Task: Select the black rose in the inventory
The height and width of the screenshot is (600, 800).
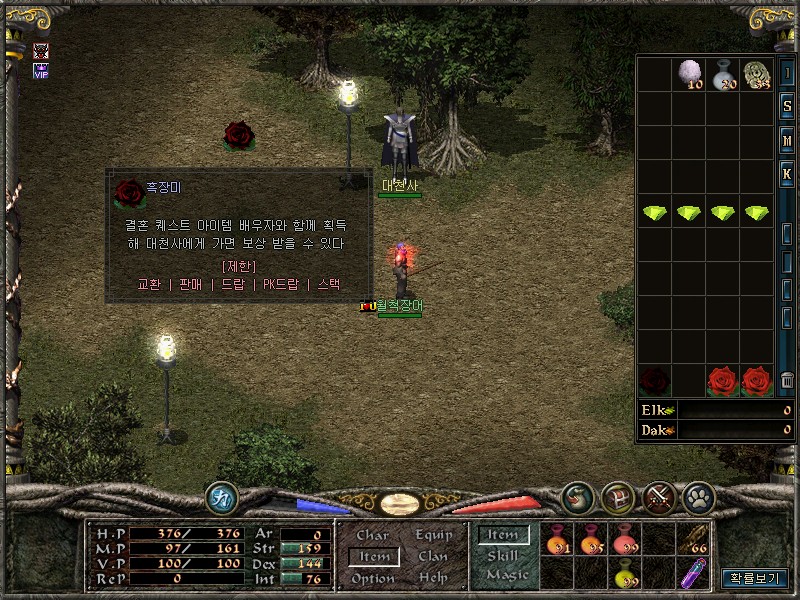Action: coord(655,380)
